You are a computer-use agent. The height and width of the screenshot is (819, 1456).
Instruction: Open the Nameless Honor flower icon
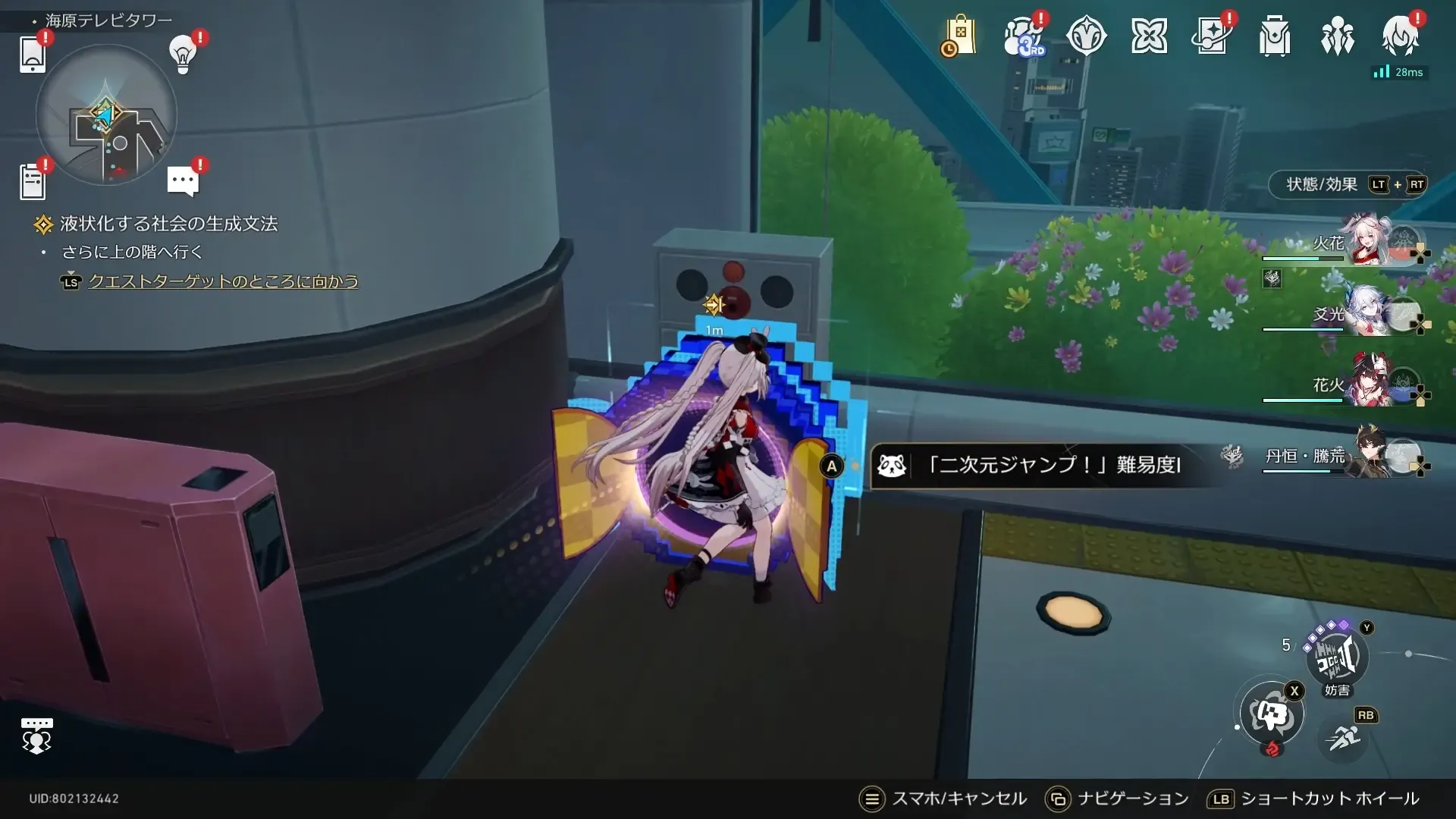tap(1150, 36)
